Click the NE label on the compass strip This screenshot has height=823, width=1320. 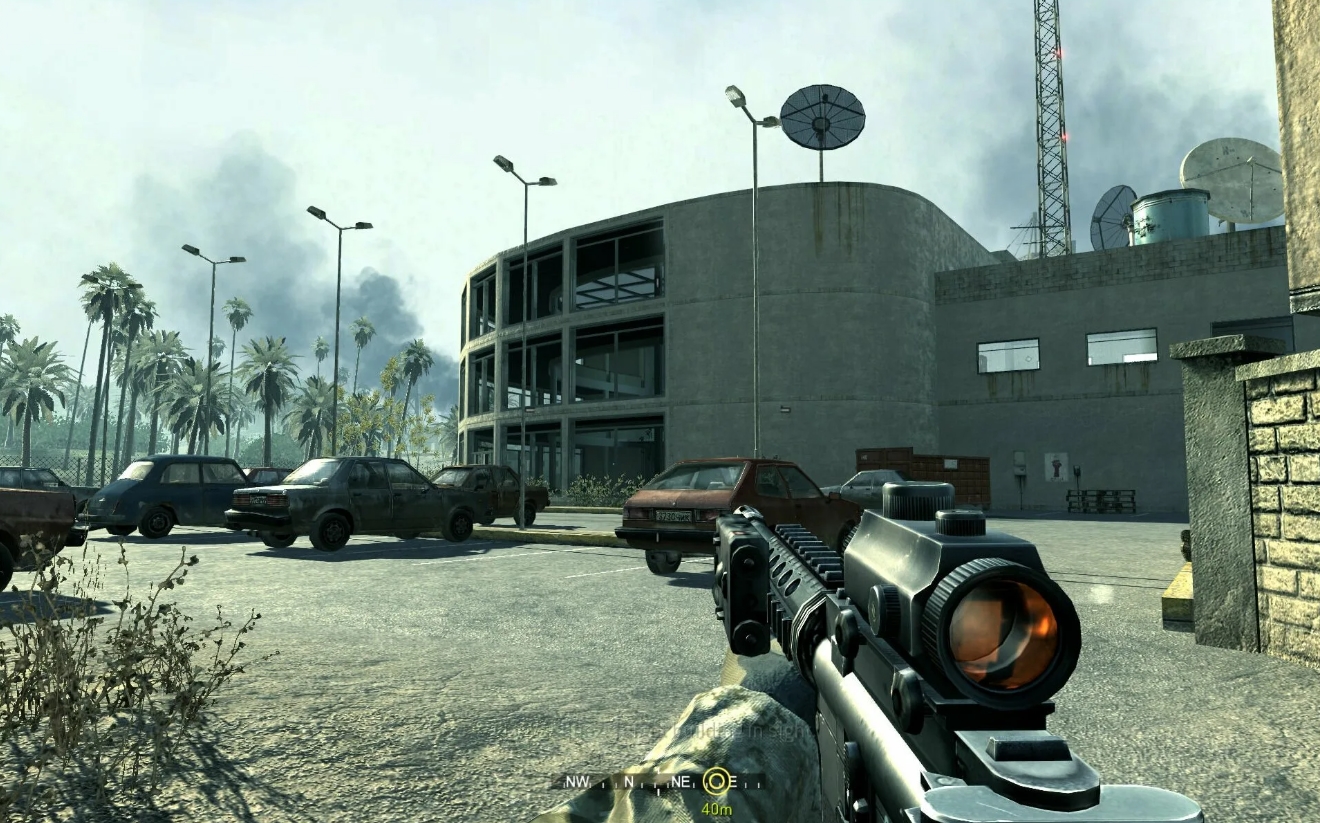tap(681, 781)
